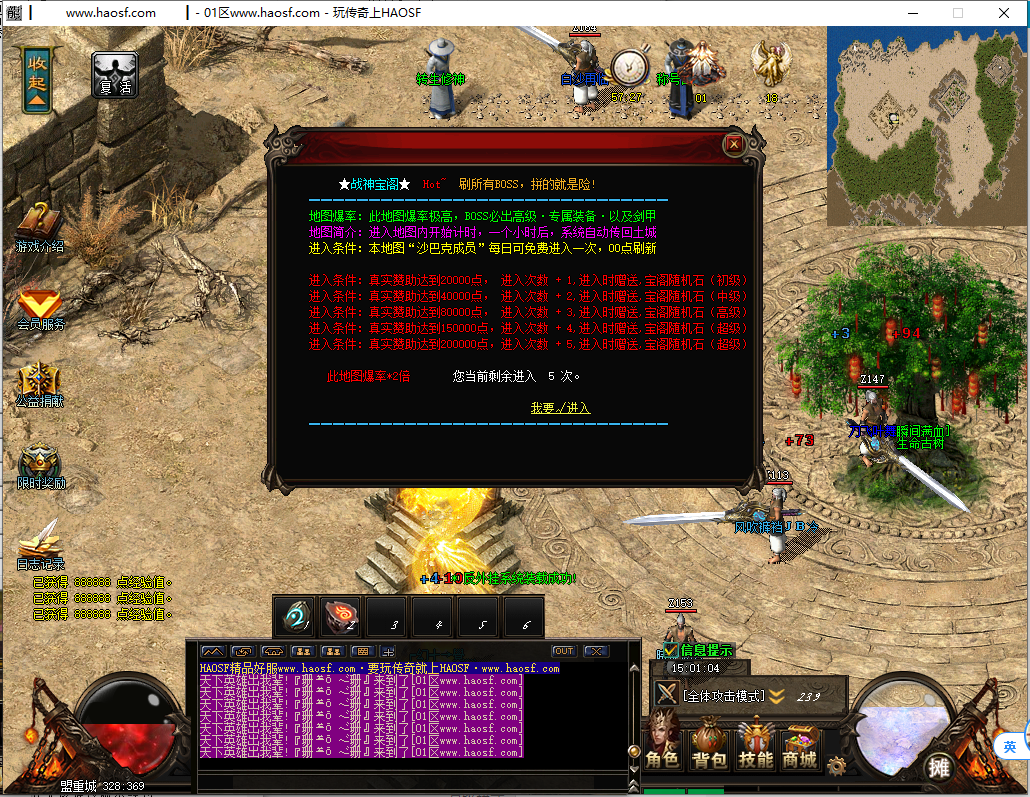
Task: Open the 公益捐献 donation icon
Action: click(x=39, y=384)
